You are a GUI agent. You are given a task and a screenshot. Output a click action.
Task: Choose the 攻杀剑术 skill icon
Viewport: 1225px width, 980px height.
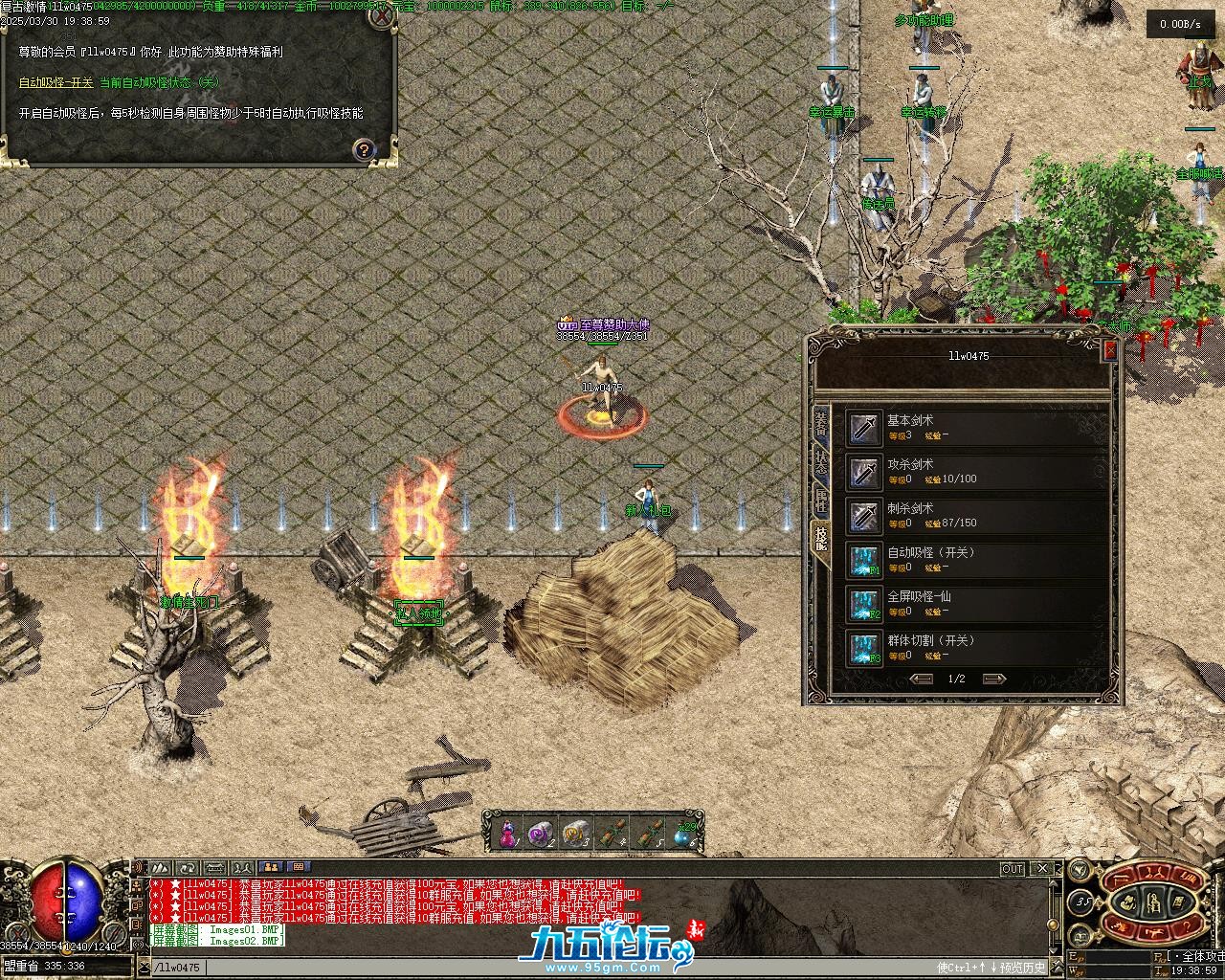click(864, 472)
